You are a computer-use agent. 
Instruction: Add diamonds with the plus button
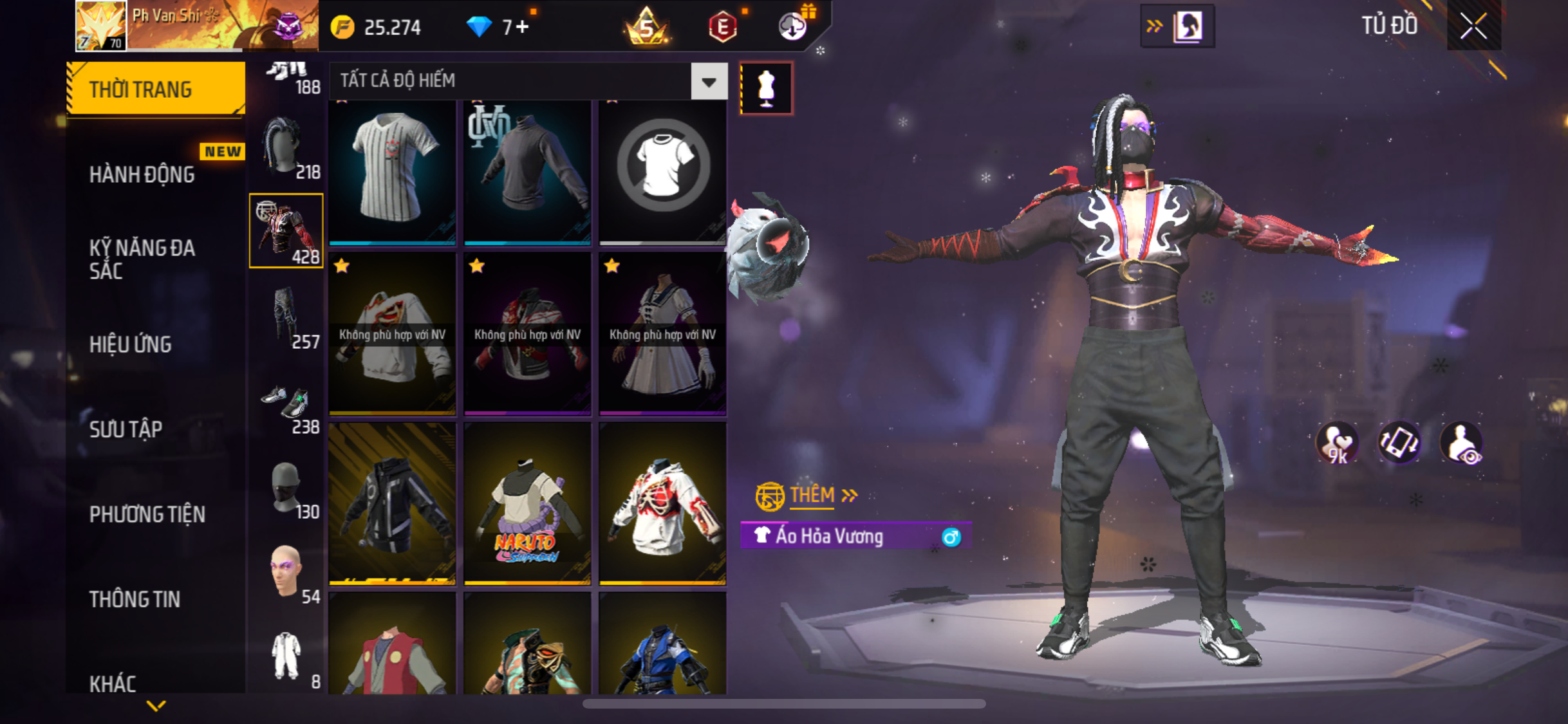point(522,27)
